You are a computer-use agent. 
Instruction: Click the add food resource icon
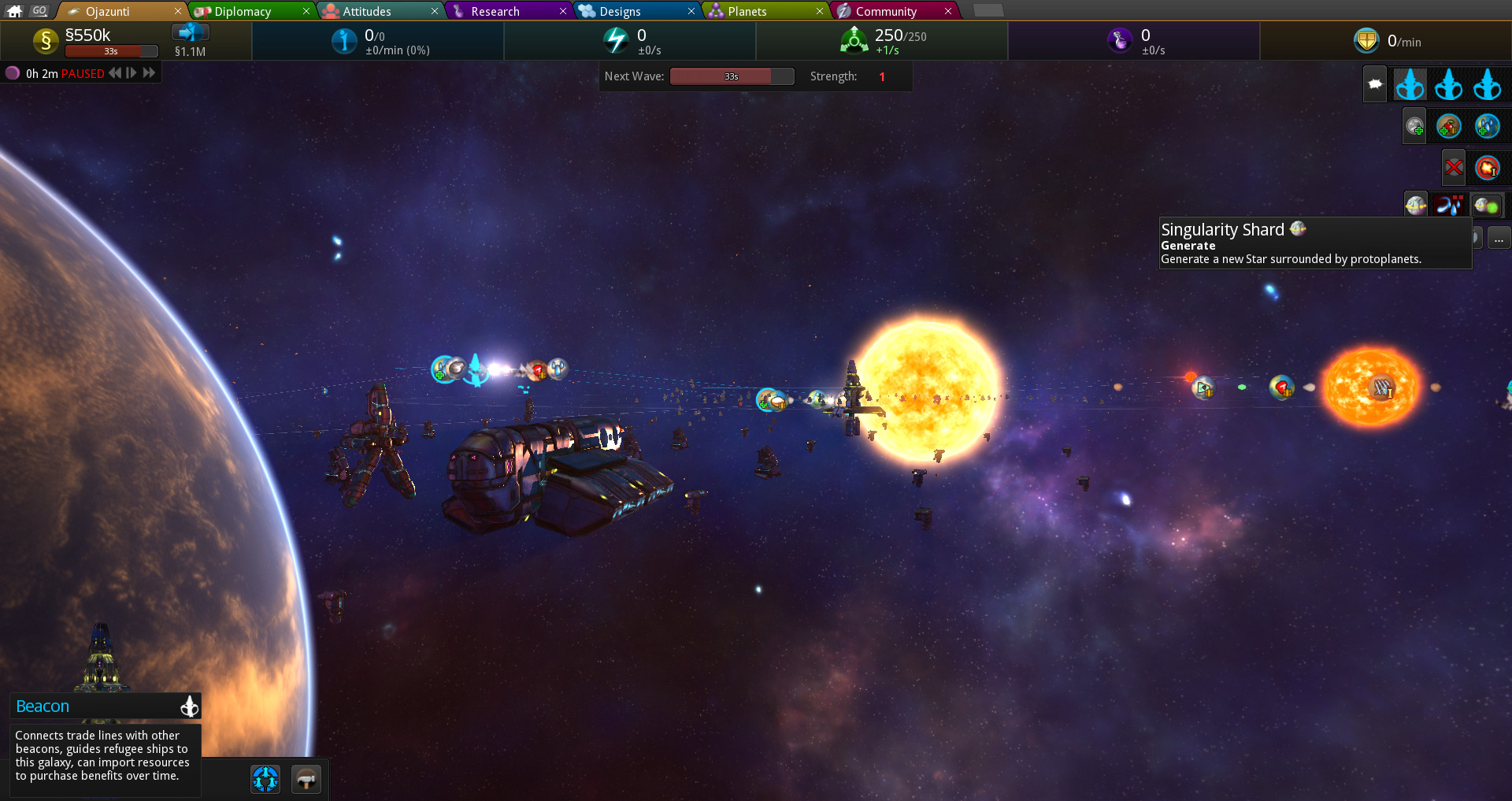point(1448,128)
